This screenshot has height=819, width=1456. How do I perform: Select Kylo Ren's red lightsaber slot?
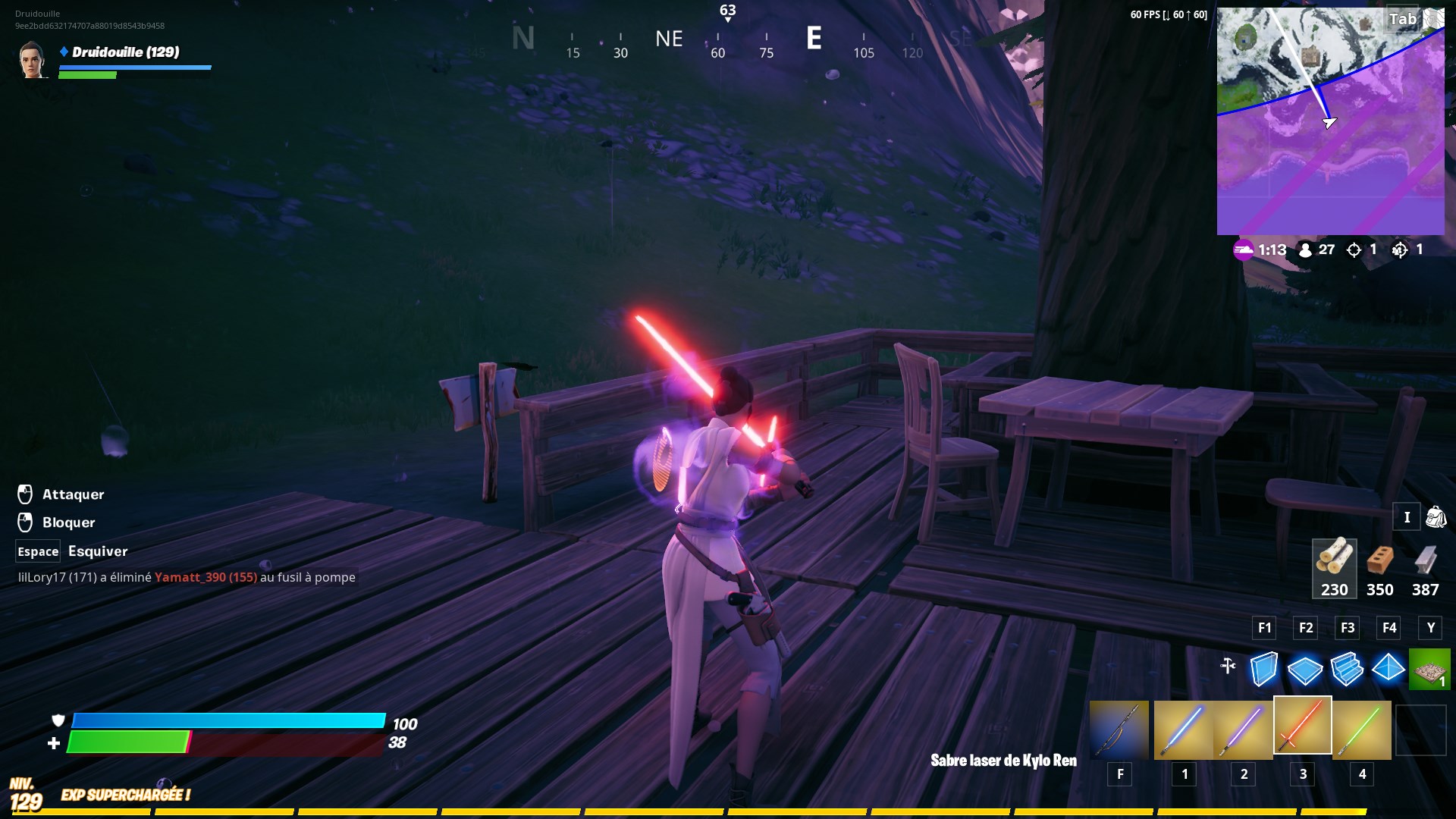pos(1302,726)
